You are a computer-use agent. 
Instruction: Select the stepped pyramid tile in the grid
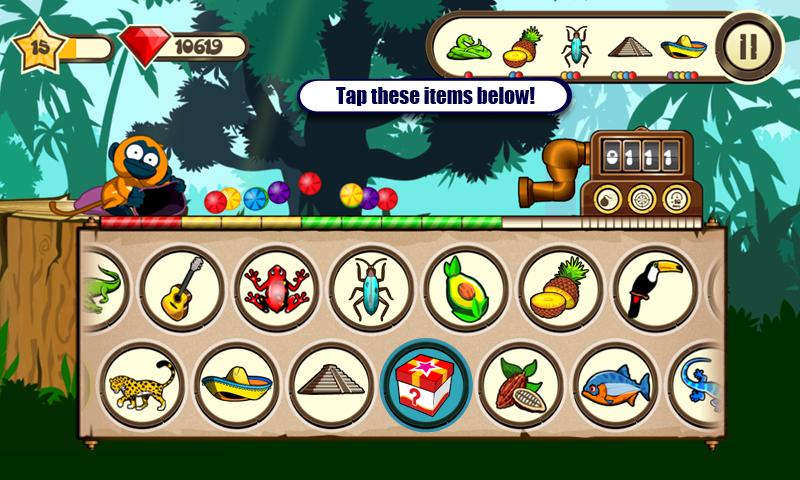click(x=332, y=385)
